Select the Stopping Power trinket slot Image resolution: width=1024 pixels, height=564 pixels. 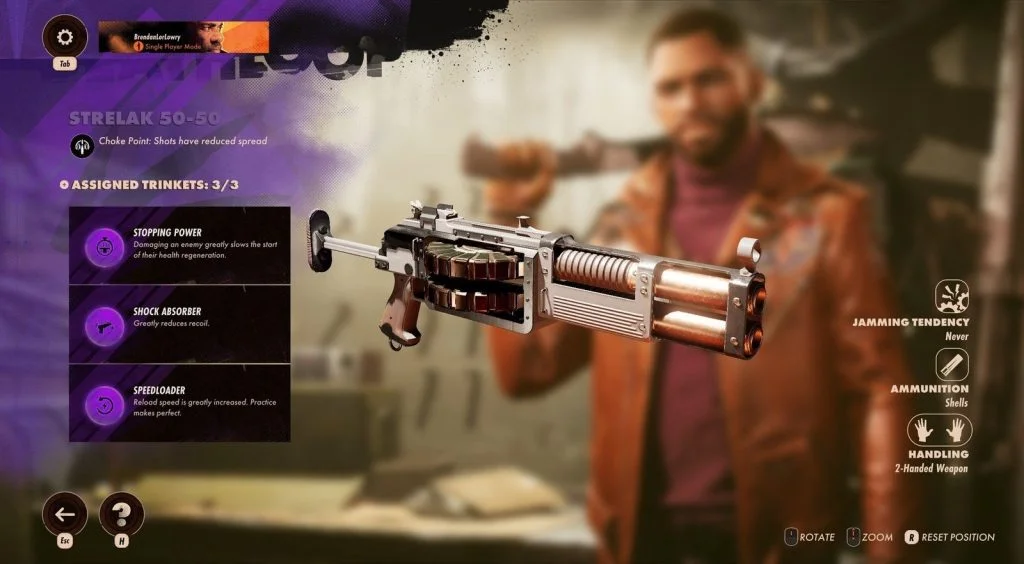[179, 245]
